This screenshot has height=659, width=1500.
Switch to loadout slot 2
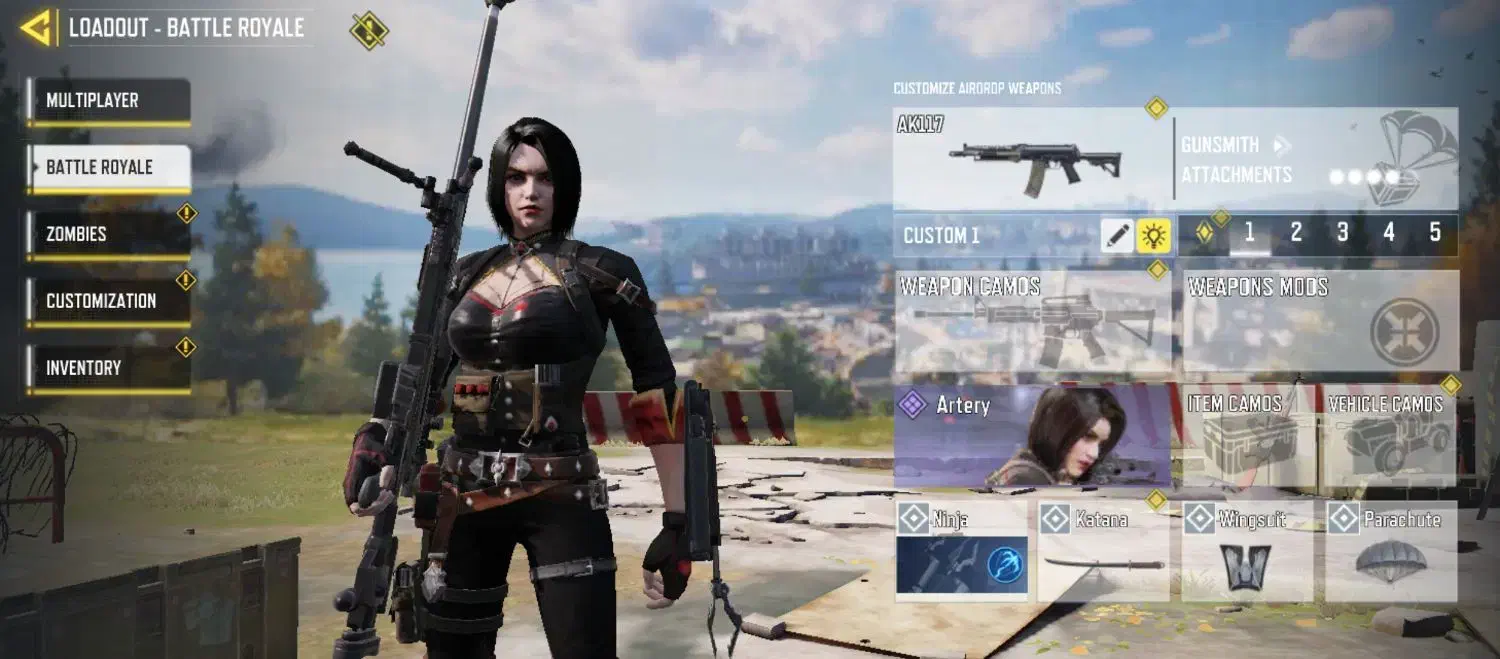click(1296, 234)
